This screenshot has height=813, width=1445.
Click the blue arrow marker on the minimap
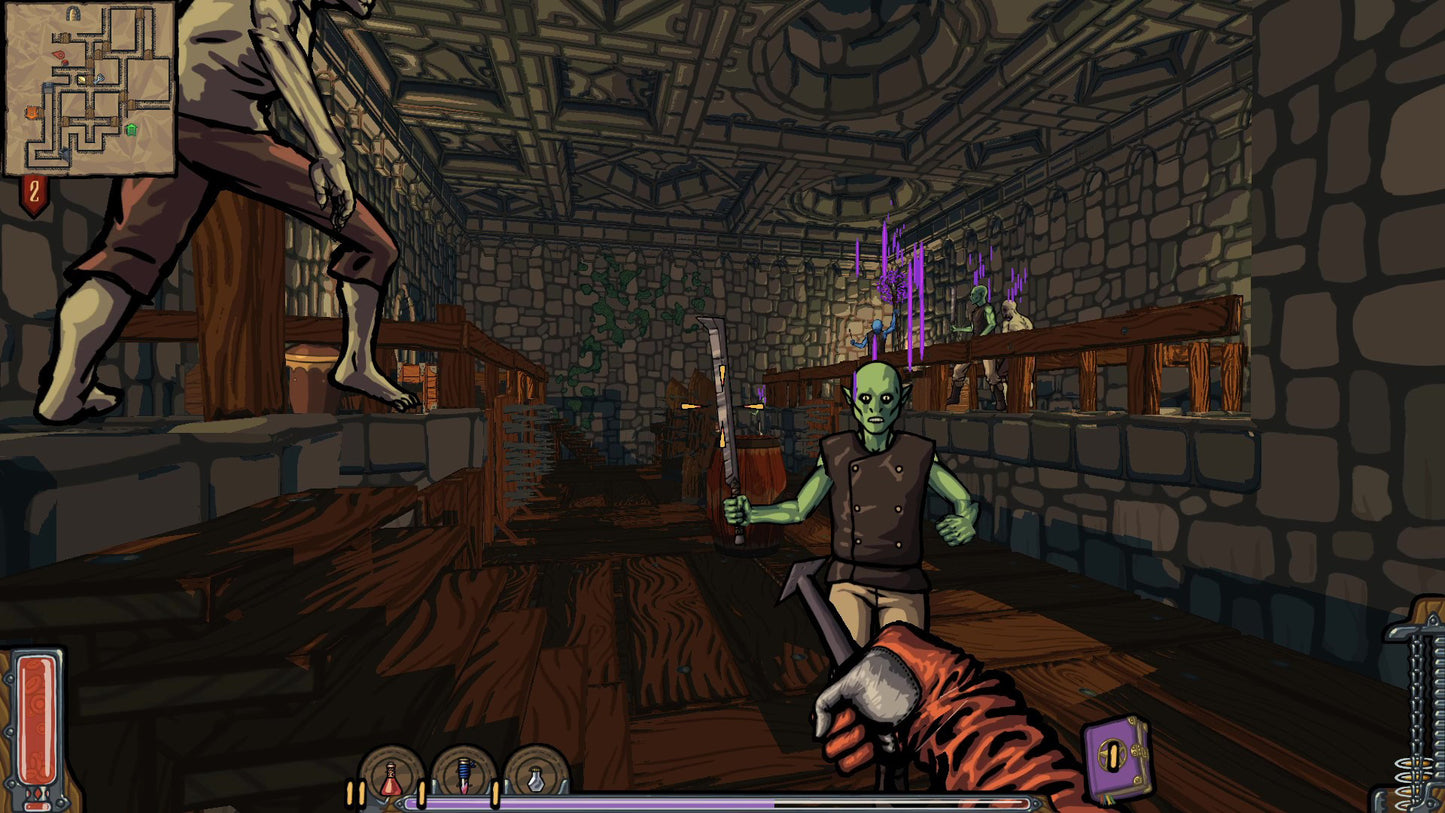65,153
